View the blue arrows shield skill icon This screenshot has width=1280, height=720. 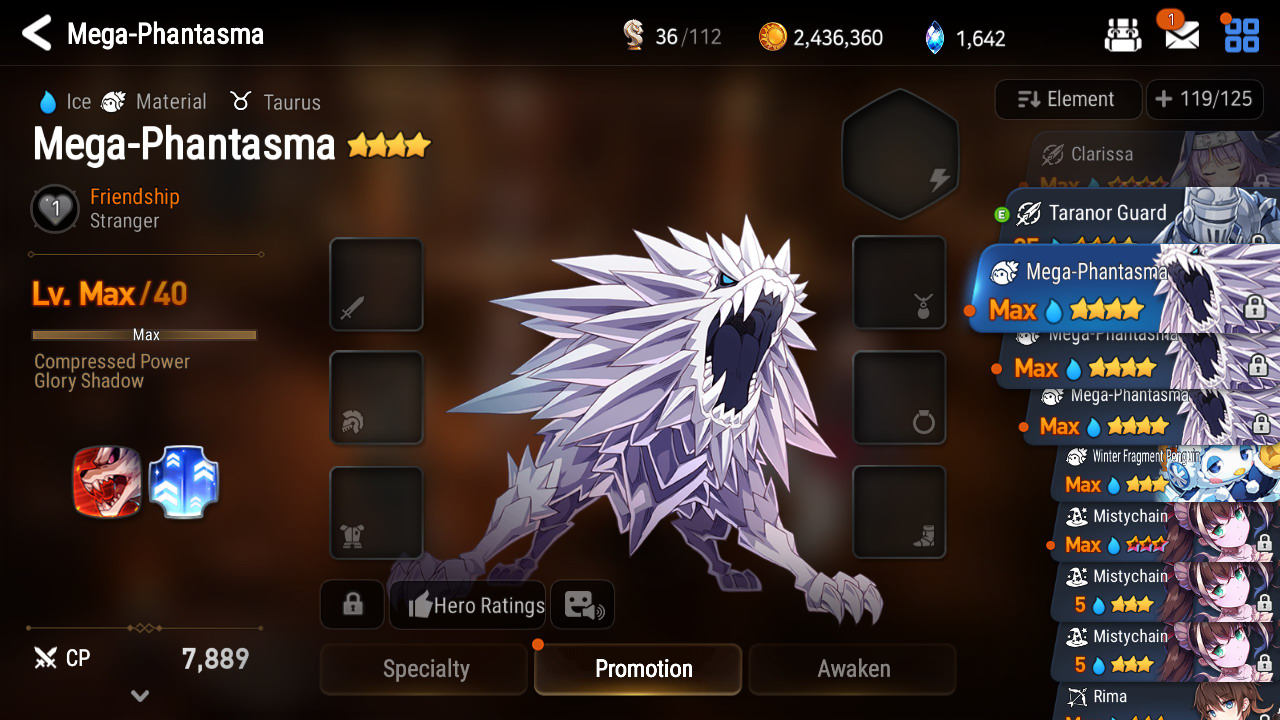tap(184, 482)
